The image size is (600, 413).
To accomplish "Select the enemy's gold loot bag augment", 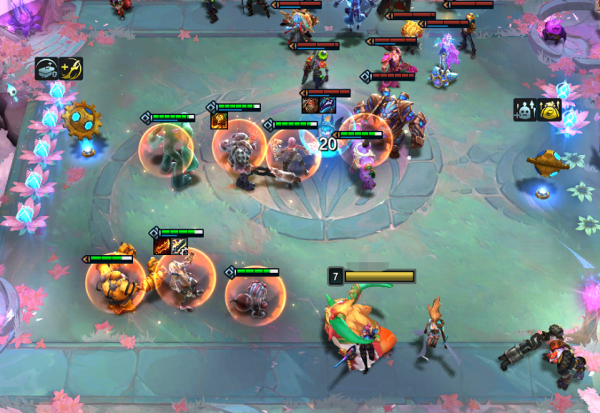I will pos(549,109).
